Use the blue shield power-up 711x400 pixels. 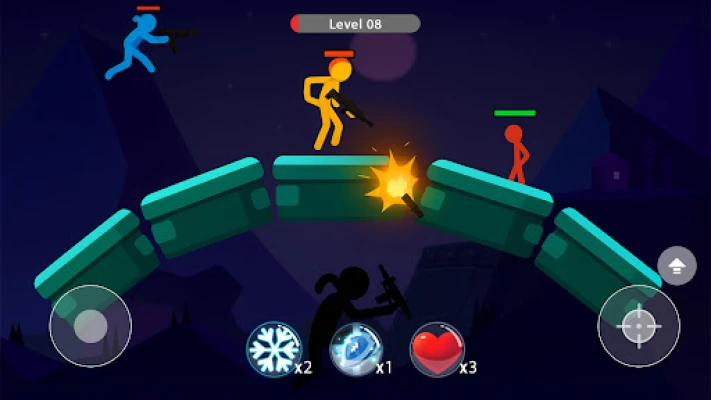[355, 349]
